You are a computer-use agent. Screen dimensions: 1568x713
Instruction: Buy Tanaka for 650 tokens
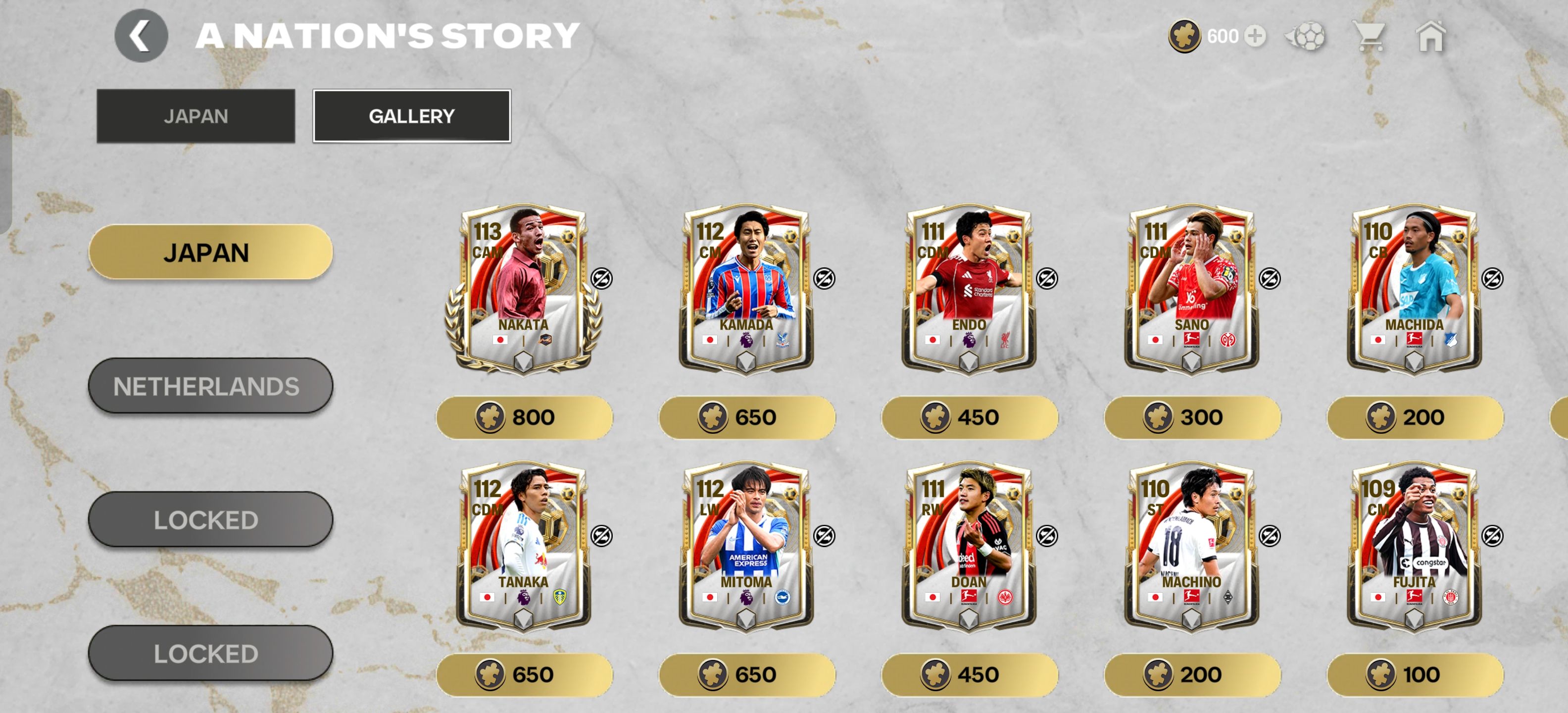pyautogui.click(x=524, y=675)
